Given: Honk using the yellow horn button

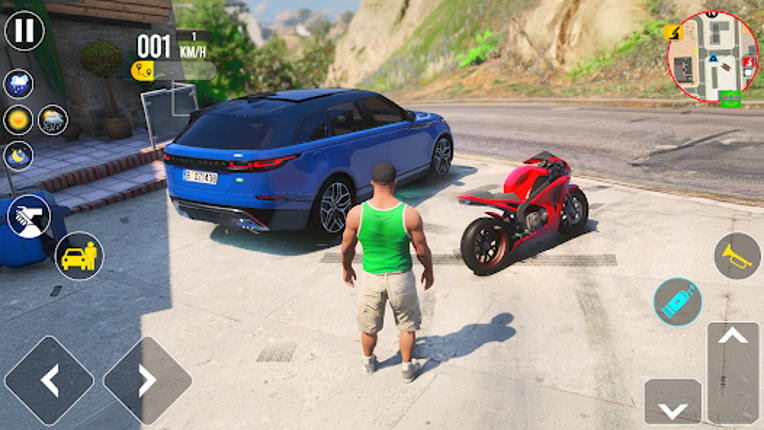Looking at the screenshot, I should (737, 256).
